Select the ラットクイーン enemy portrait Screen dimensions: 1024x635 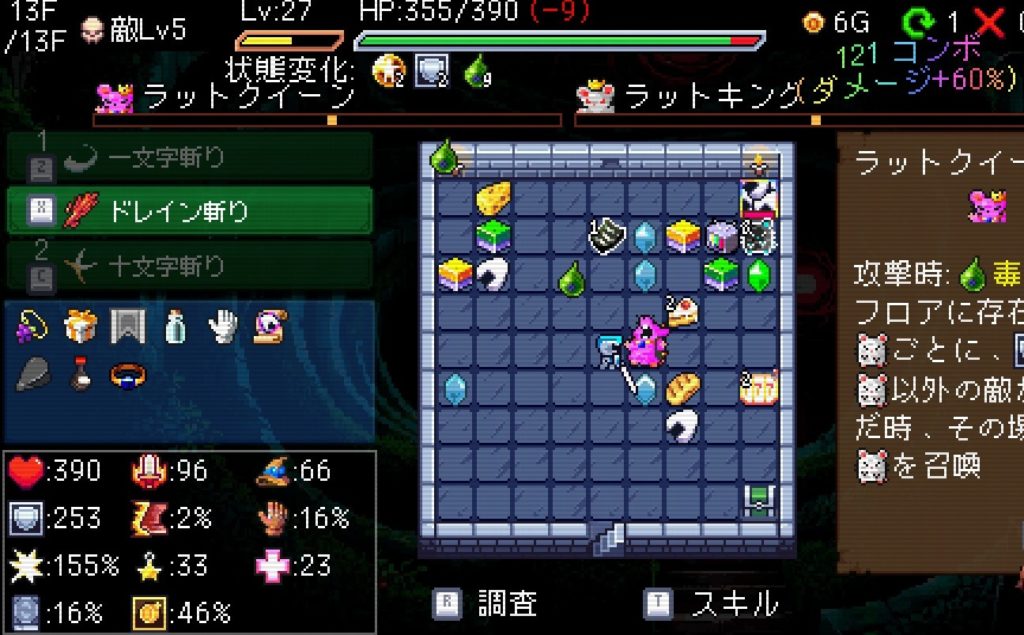[x=115, y=96]
